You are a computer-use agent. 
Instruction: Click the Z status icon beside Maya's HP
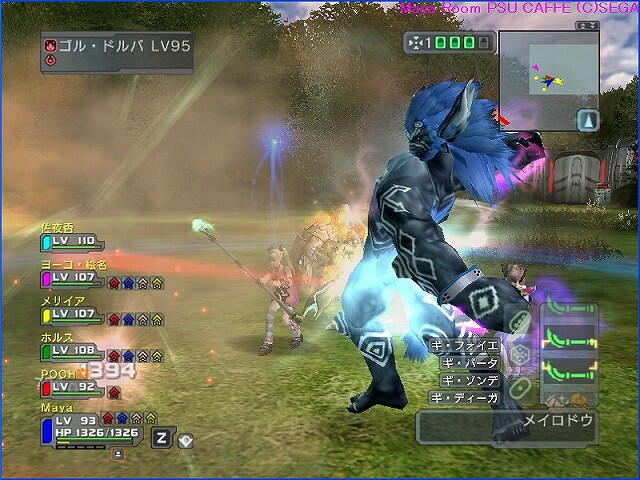161,437
